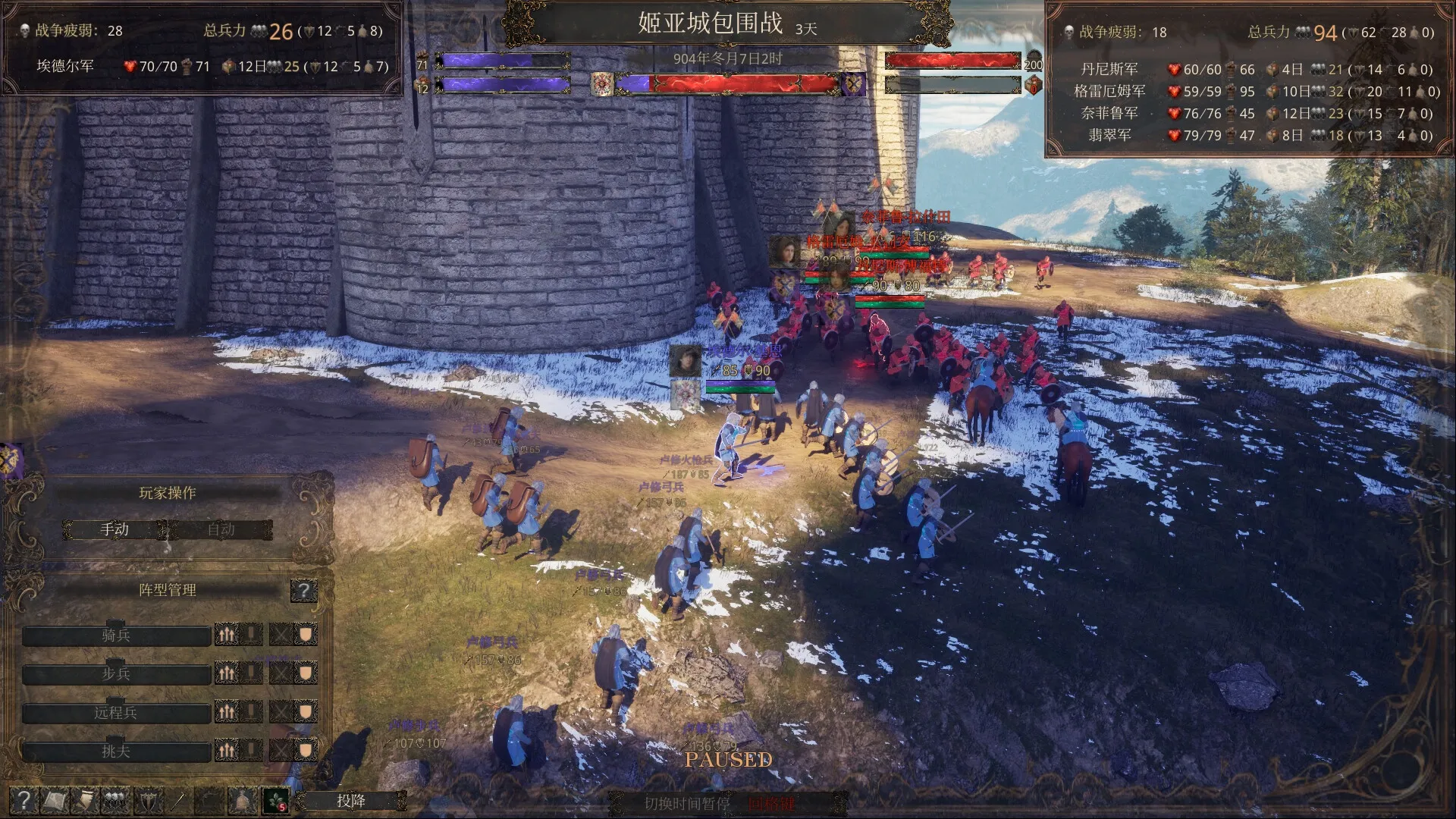Click the ? help icon beside 阵型管理 header

point(306,591)
